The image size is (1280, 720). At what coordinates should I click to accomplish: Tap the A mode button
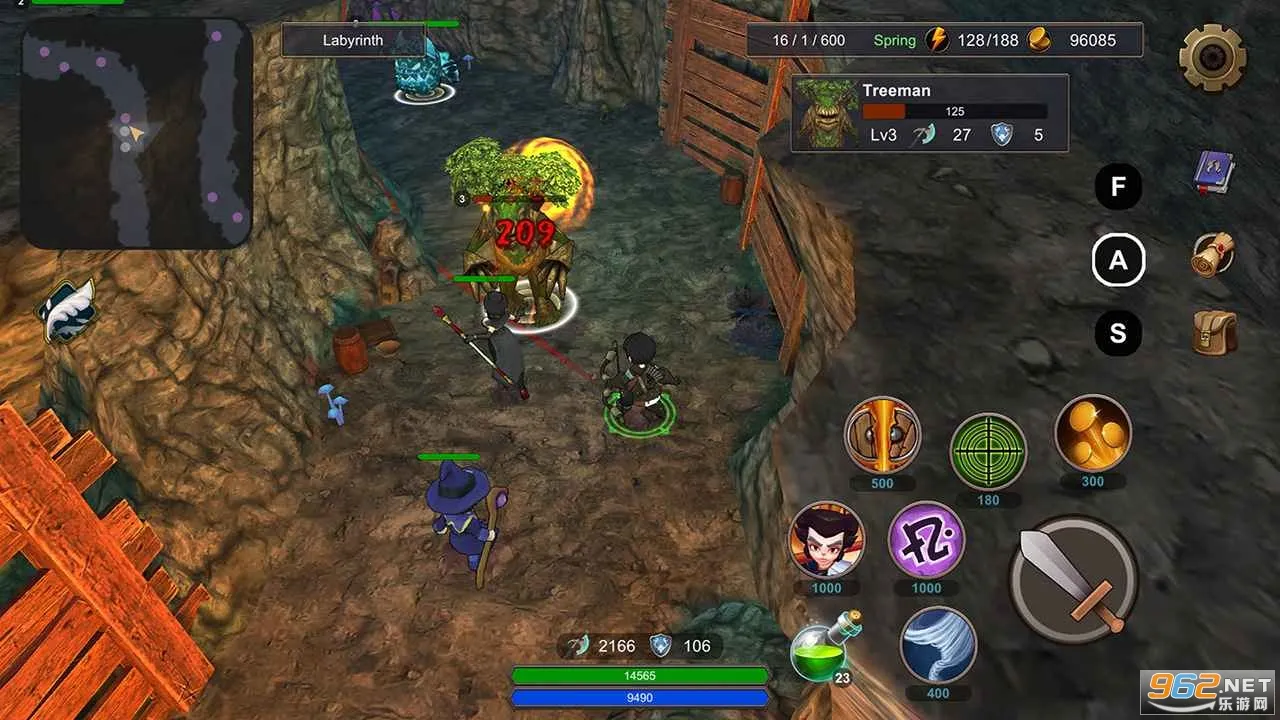(1118, 261)
